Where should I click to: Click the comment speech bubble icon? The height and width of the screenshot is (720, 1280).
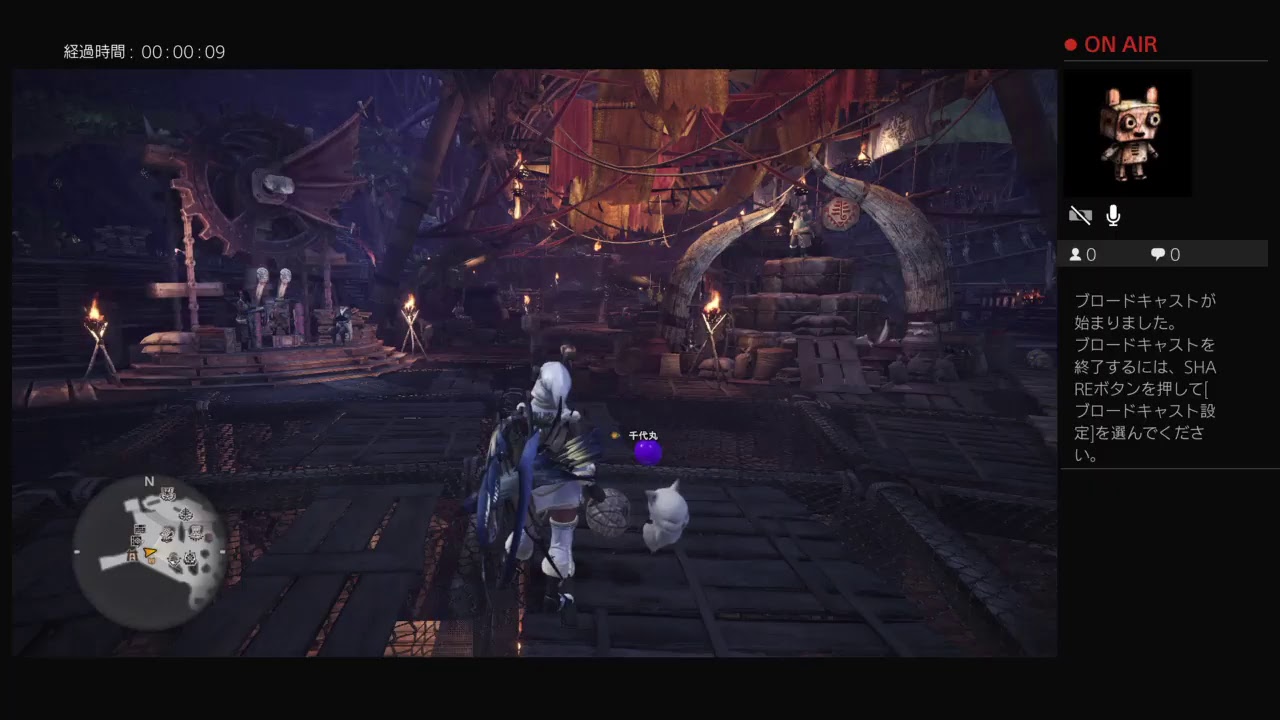point(1160,254)
